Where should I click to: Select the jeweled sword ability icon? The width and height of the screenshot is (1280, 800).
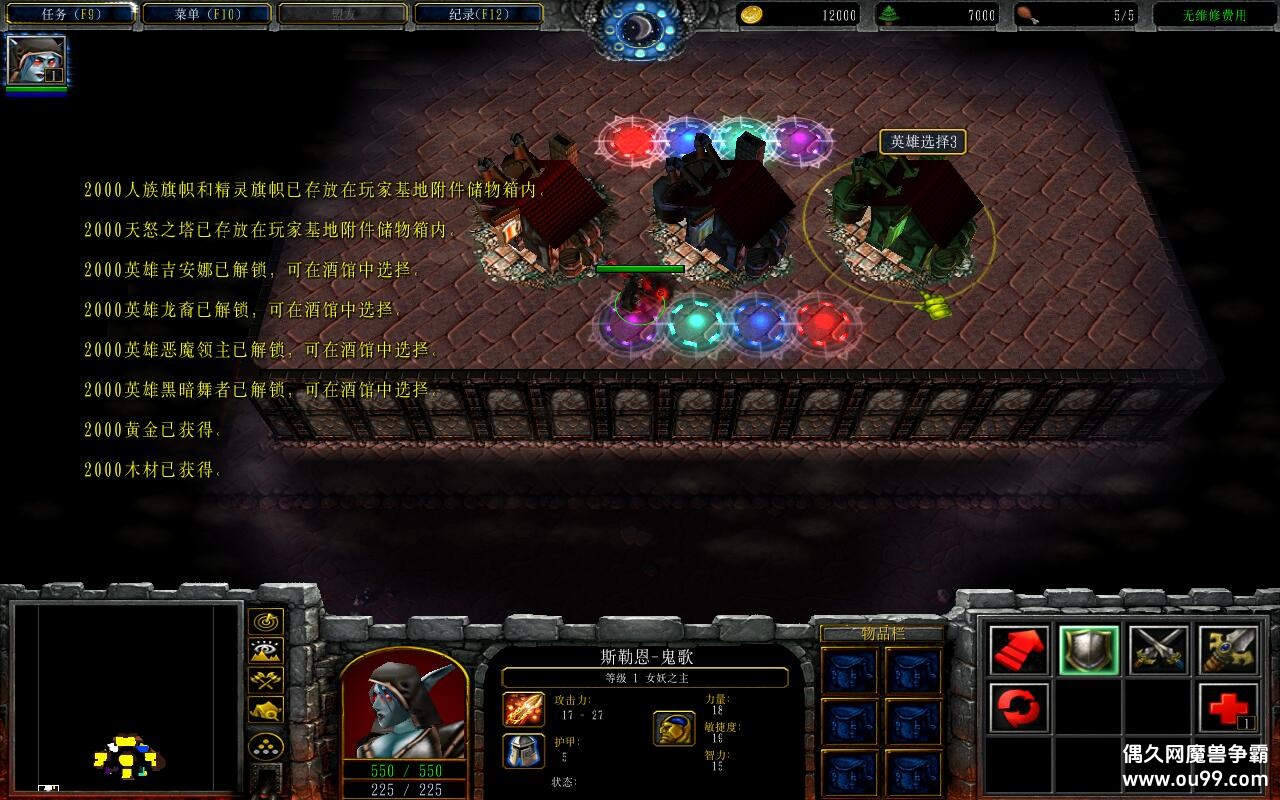[1230, 651]
